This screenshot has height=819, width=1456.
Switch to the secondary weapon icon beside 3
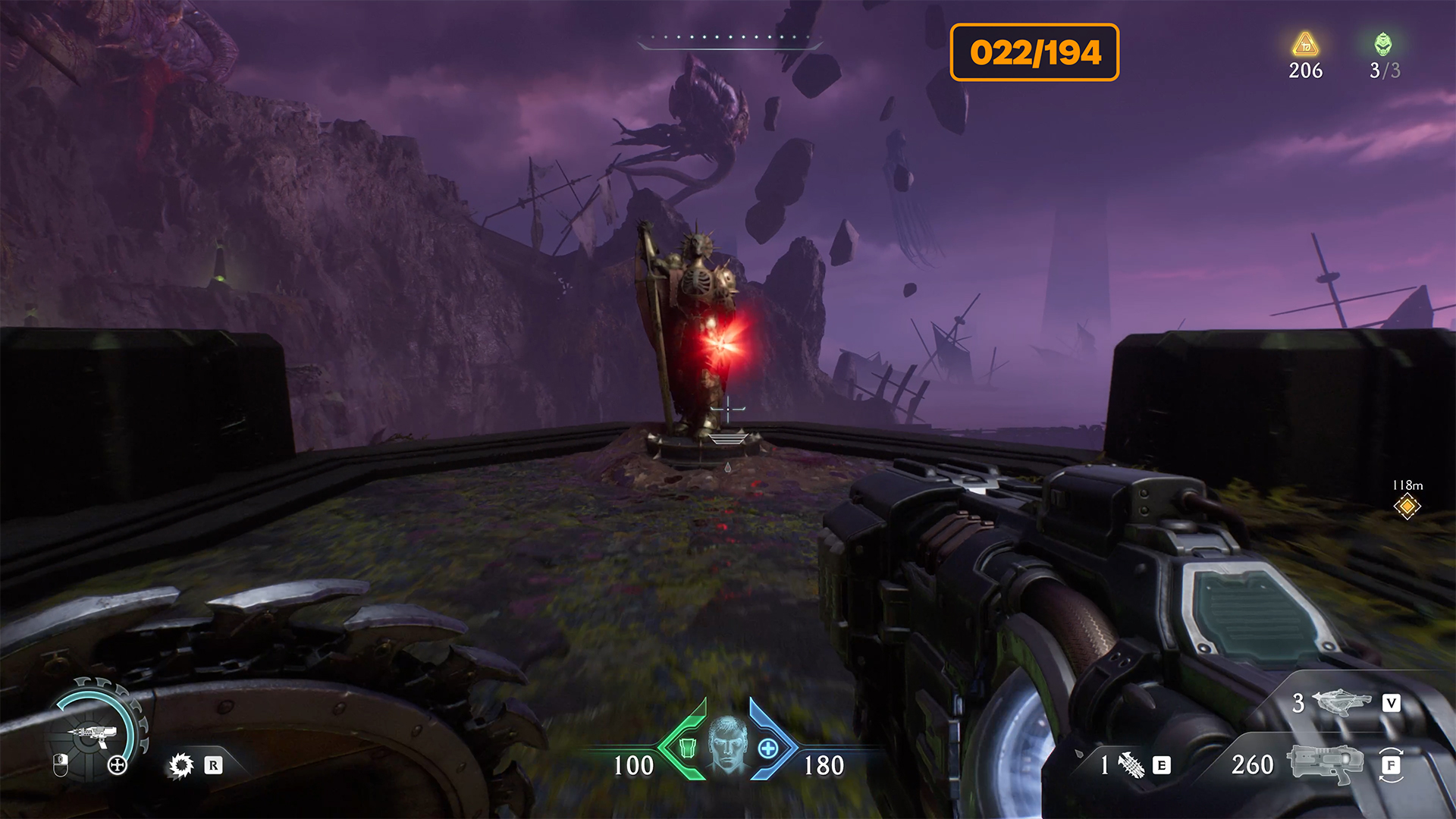coord(1341,702)
